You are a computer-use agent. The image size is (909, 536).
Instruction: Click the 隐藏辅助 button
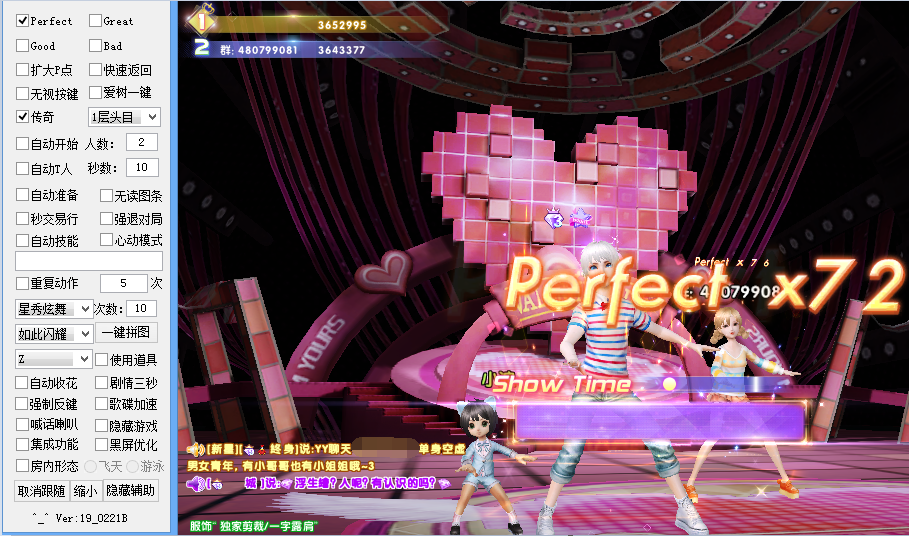[x=131, y=490]
